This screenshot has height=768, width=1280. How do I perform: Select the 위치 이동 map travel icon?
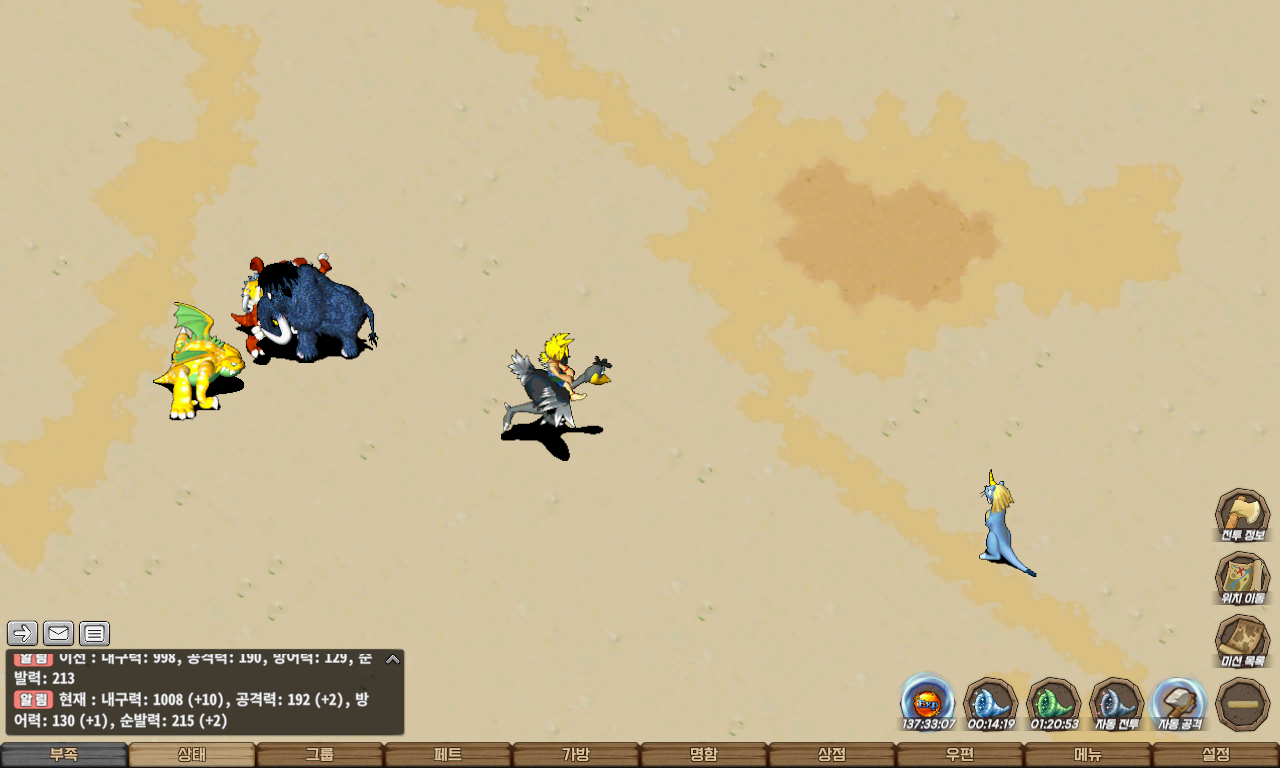[1242, 578]
